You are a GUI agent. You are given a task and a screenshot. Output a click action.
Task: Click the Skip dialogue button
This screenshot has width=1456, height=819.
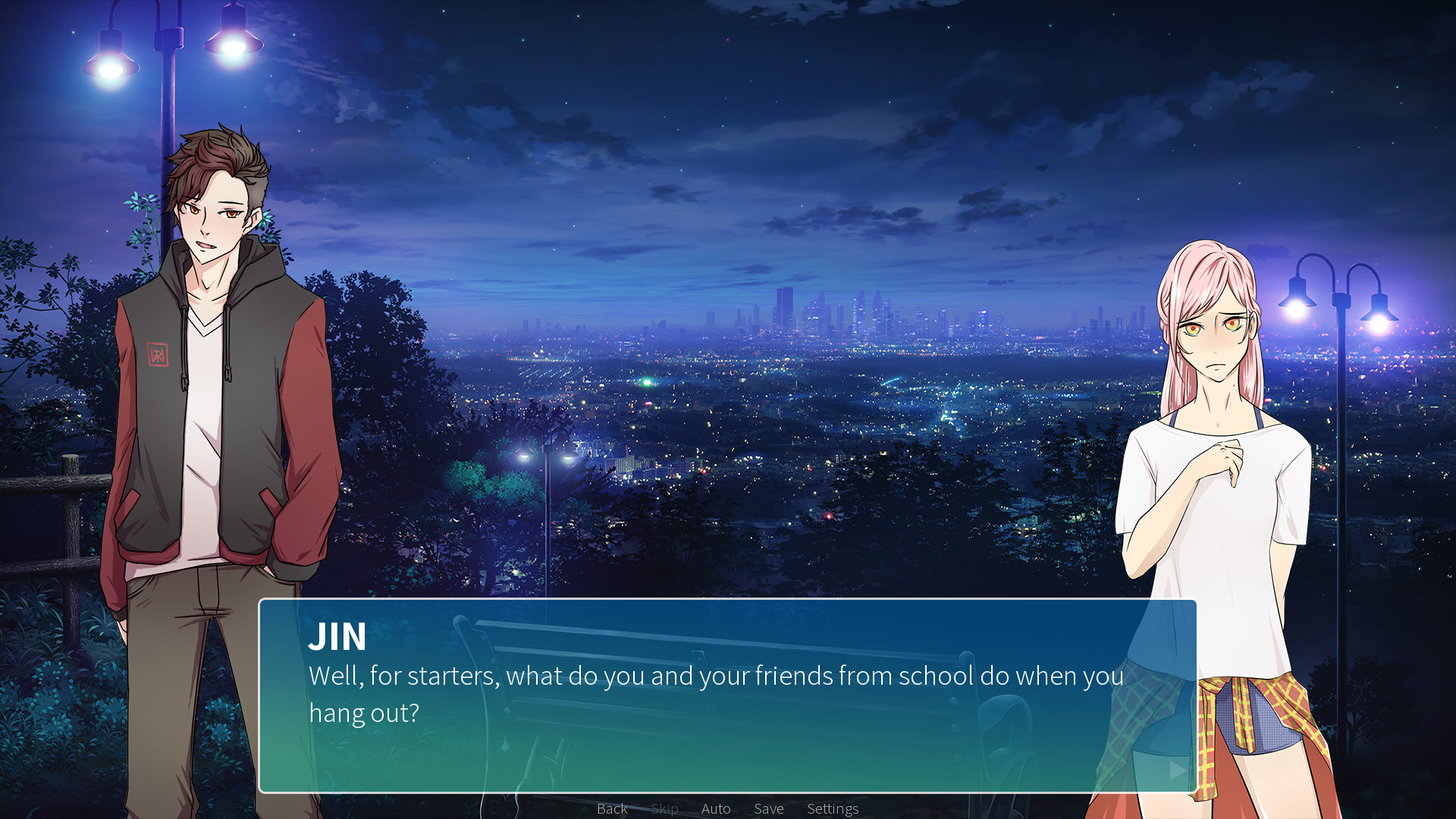pos(664,808)
